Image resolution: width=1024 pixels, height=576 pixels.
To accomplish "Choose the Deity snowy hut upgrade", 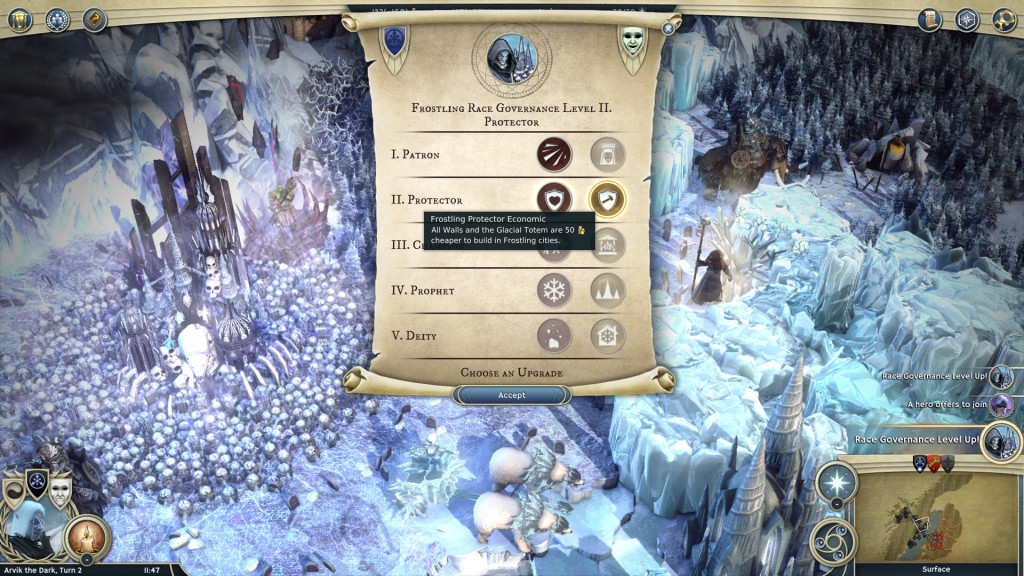I will 554,336.
